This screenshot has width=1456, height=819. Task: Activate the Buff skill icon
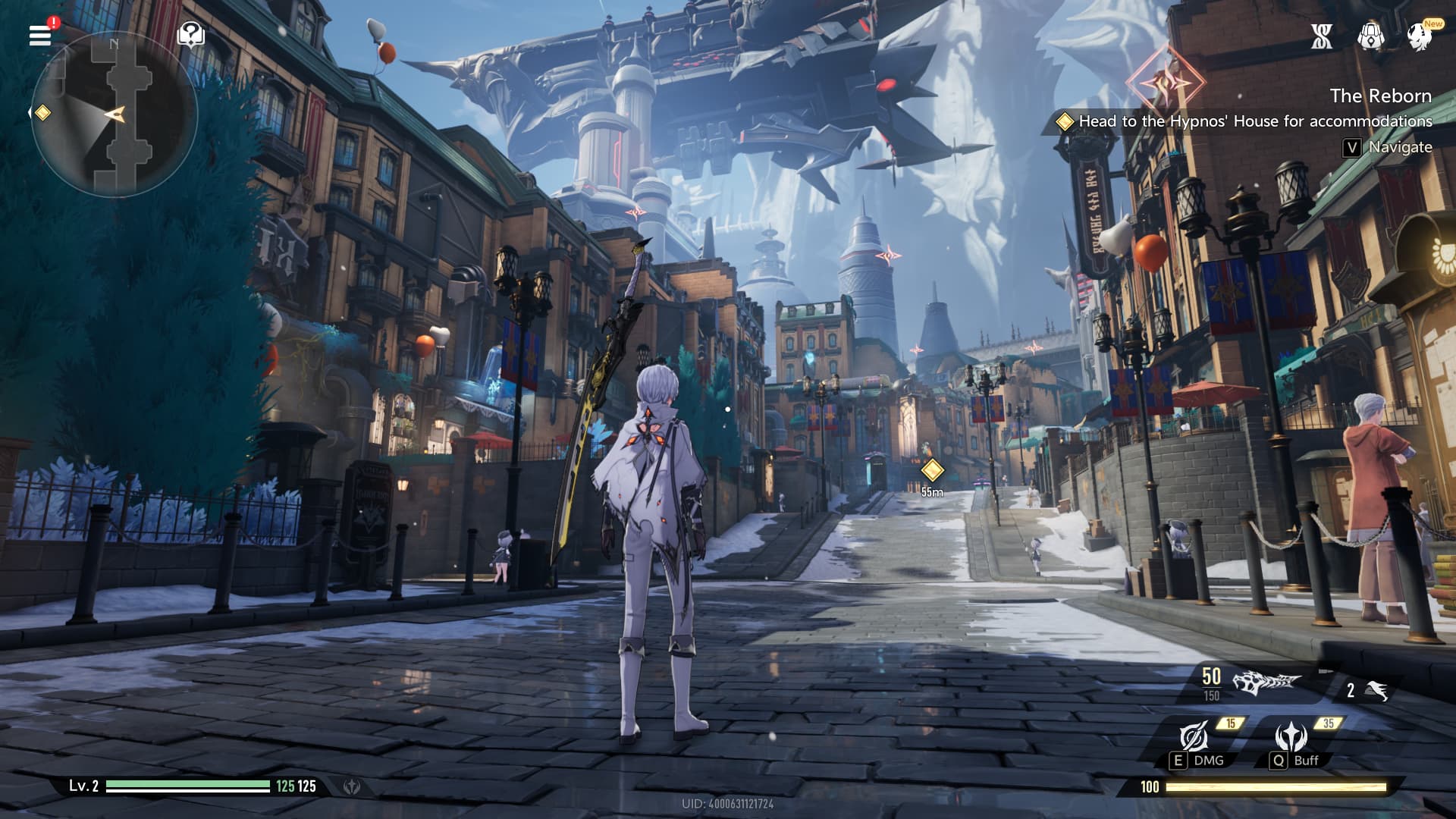tap(1291, 737)
